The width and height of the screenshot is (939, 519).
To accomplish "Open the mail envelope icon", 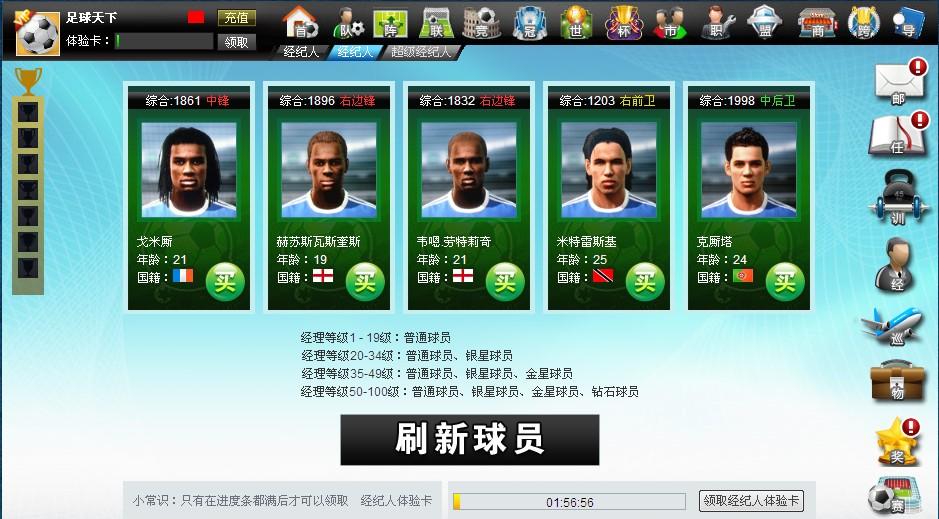I will tap(897, 82).
